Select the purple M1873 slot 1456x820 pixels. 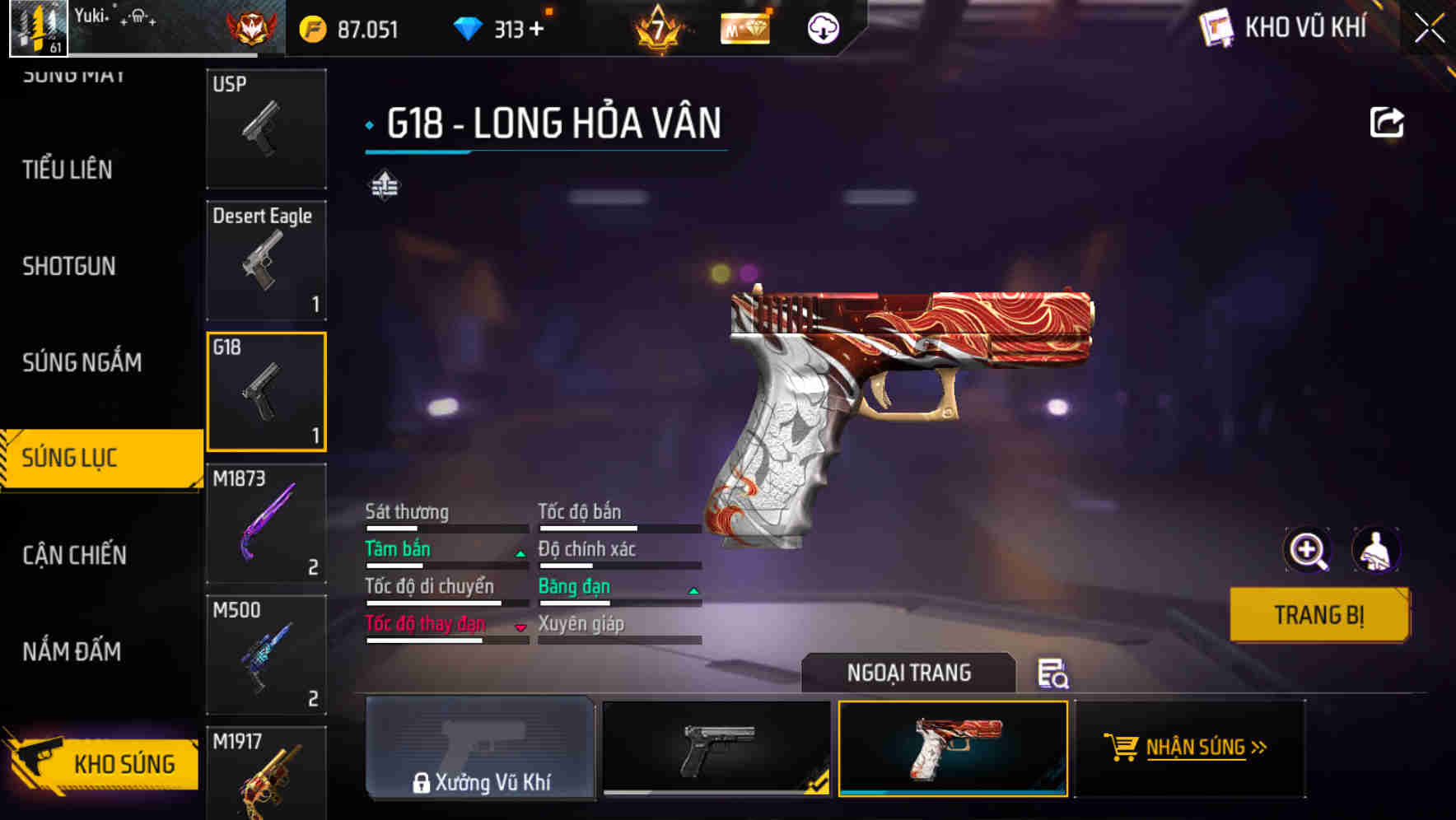[x=265, y=524]
